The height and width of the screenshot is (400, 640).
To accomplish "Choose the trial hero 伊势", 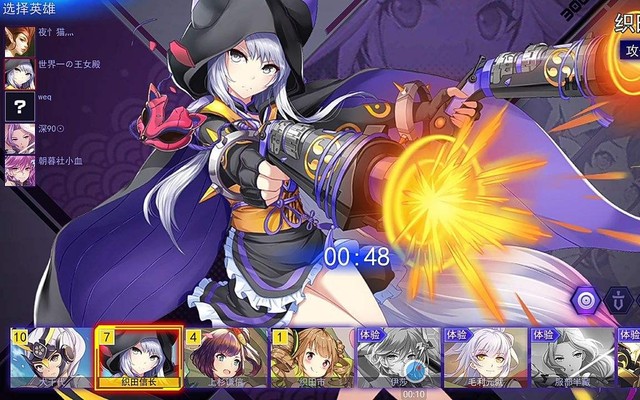I will tap(398, 357).
